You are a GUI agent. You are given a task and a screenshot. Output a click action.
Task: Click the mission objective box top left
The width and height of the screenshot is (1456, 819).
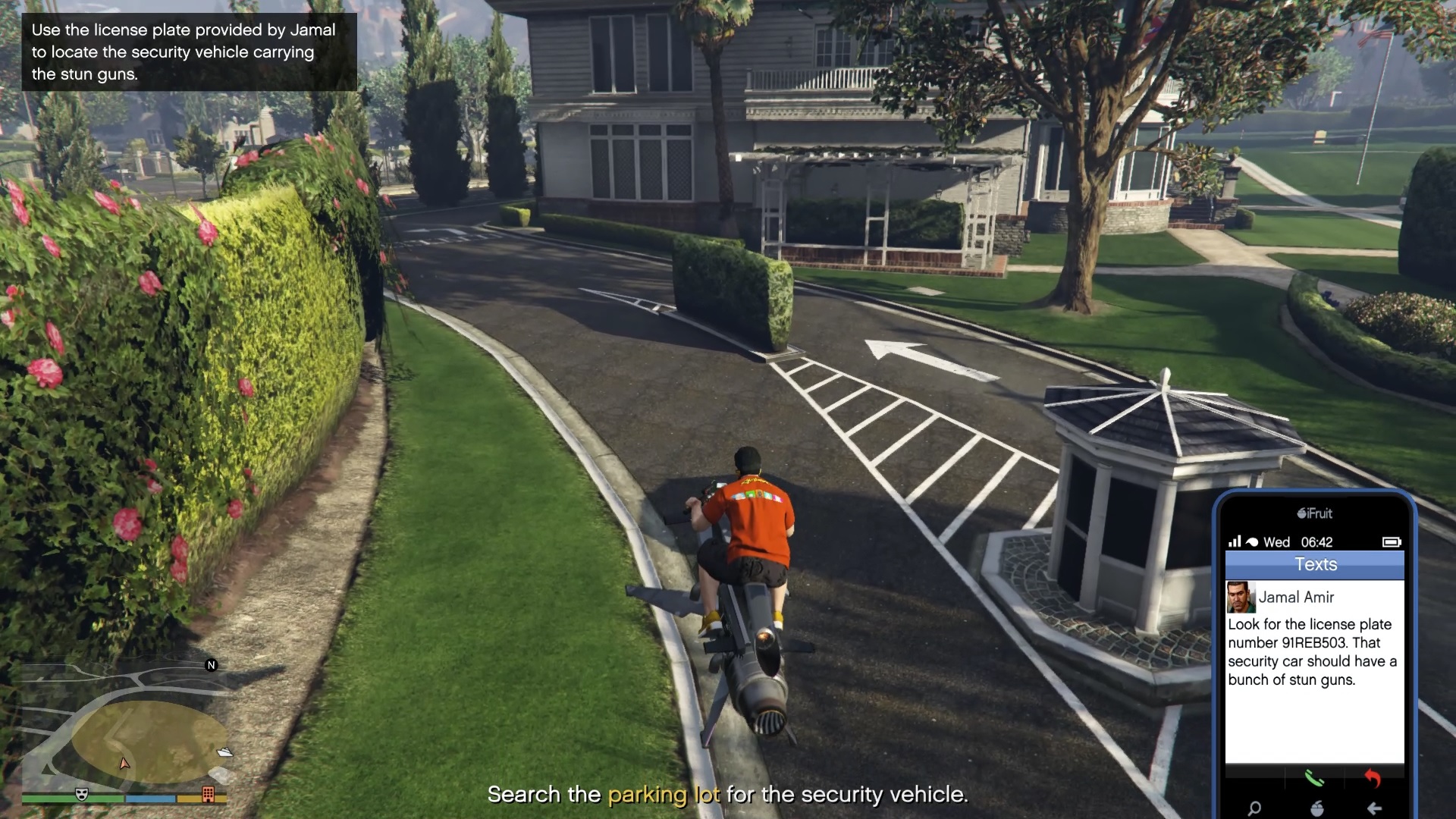(184, 52)
